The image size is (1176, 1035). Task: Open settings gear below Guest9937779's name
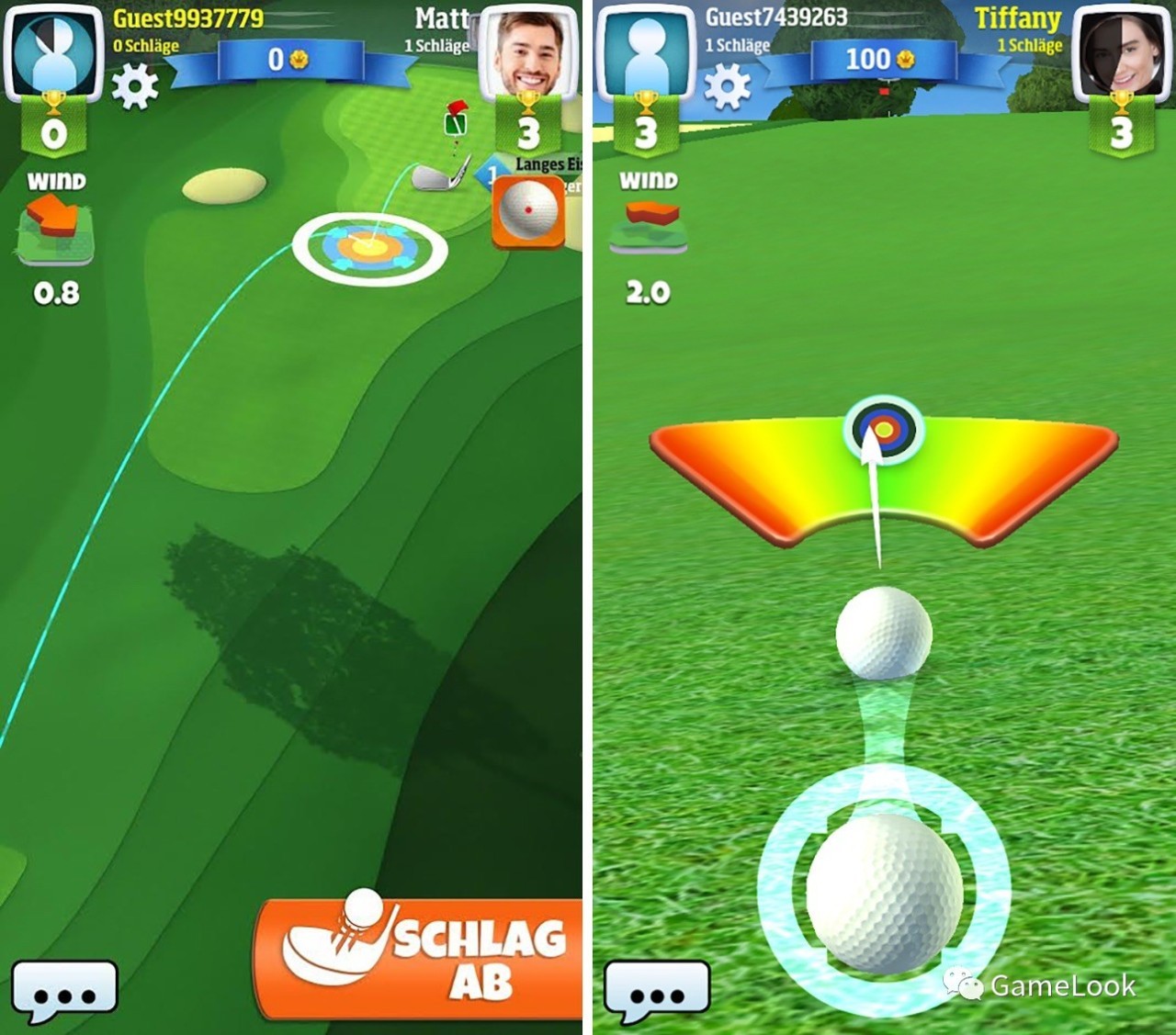pos(135,87)
